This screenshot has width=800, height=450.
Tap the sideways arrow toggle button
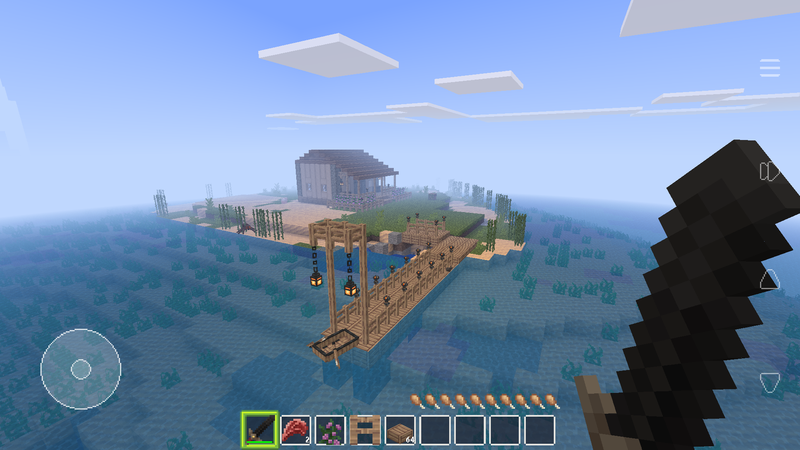[769, 171]
